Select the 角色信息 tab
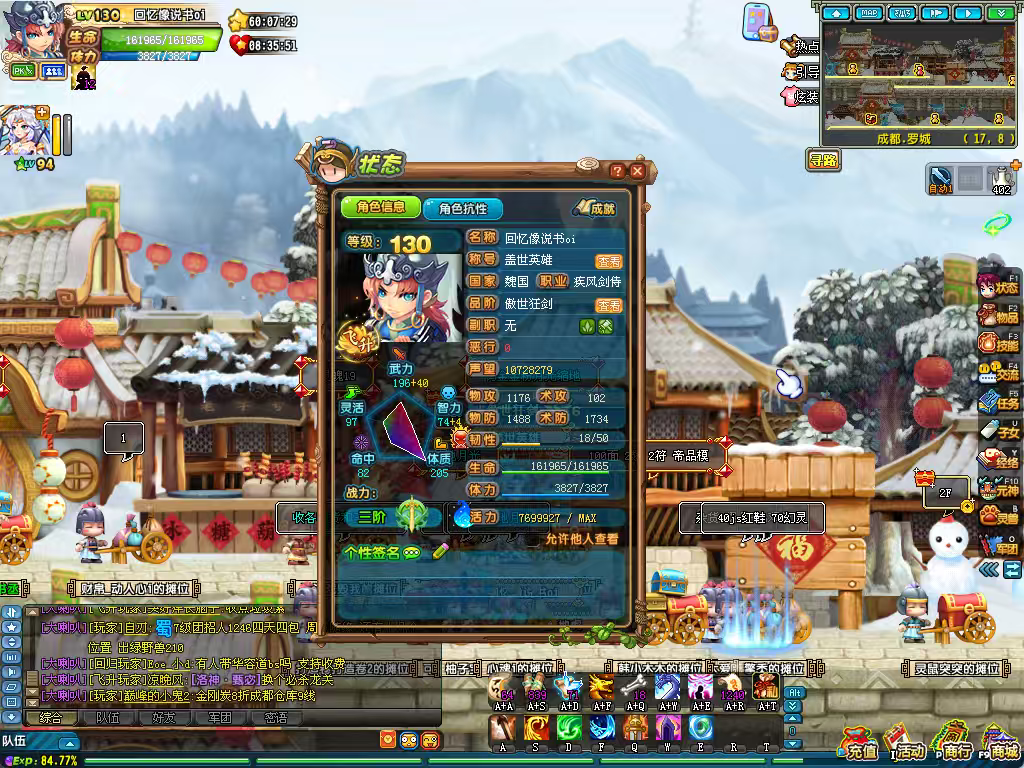 click(x=380, y=207)
